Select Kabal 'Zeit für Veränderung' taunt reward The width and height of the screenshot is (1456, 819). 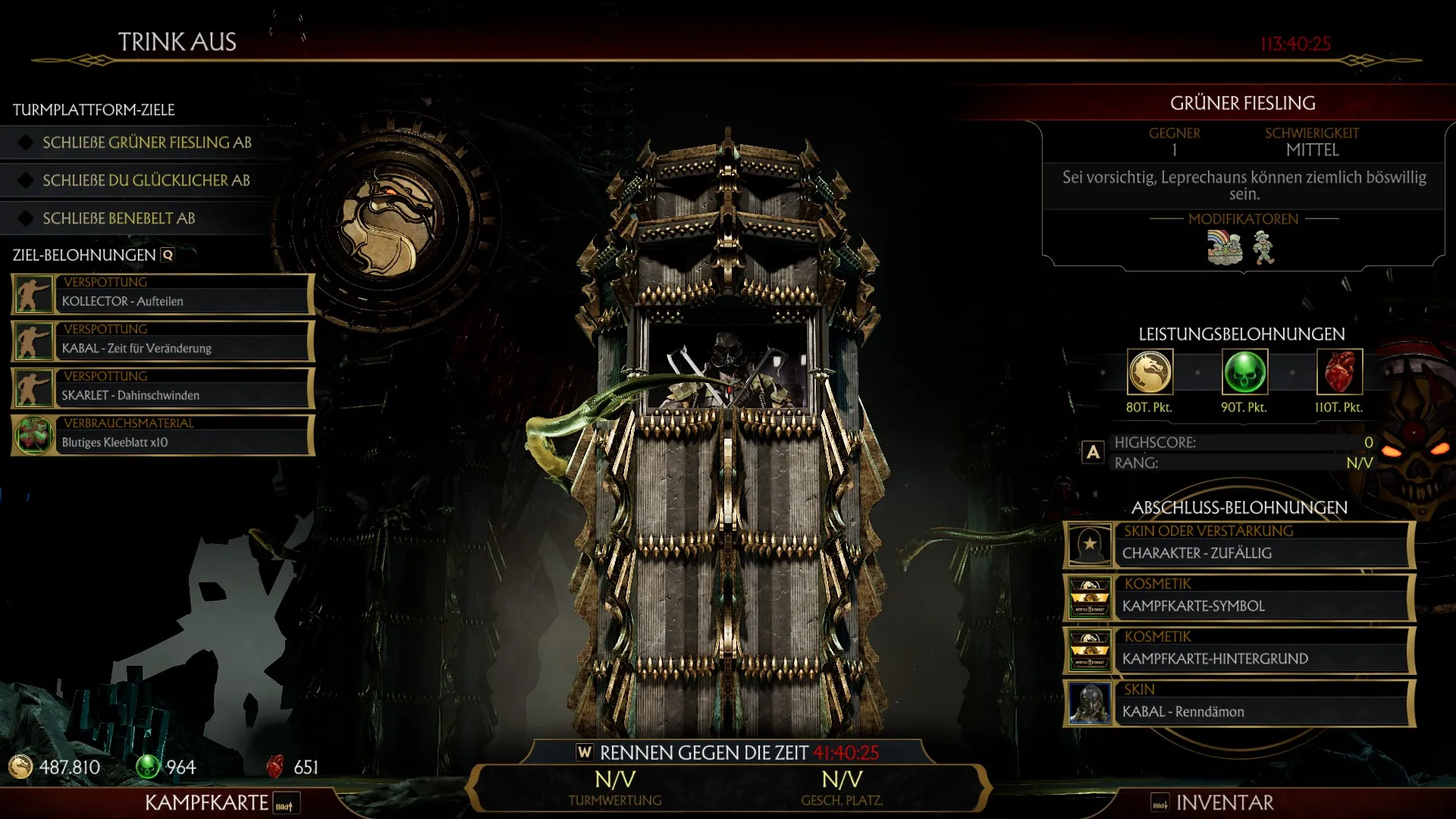click(162, 341)
